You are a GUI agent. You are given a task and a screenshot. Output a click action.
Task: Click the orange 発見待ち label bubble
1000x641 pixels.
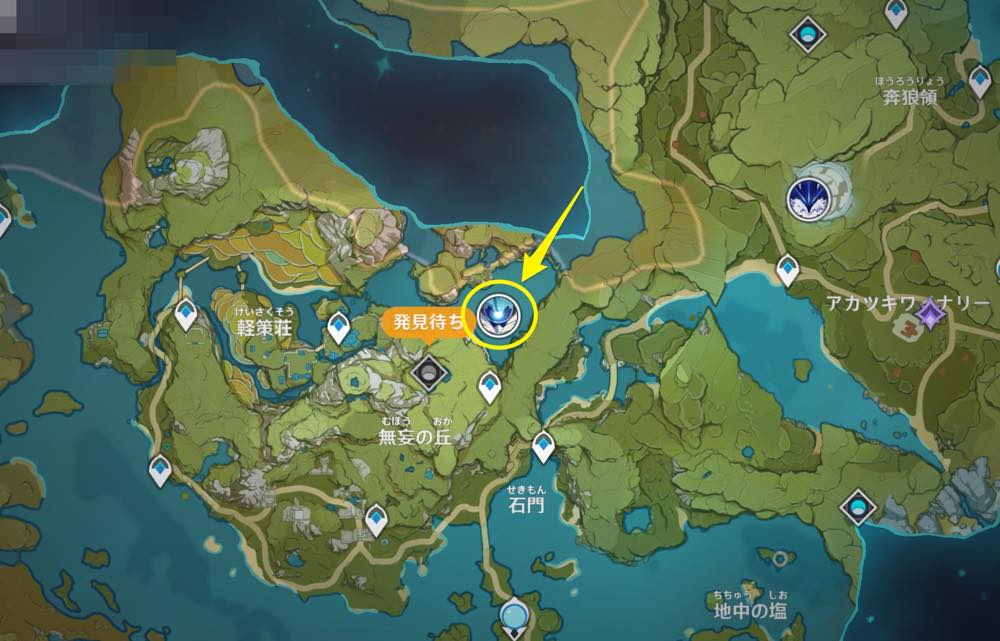[424, 322]
